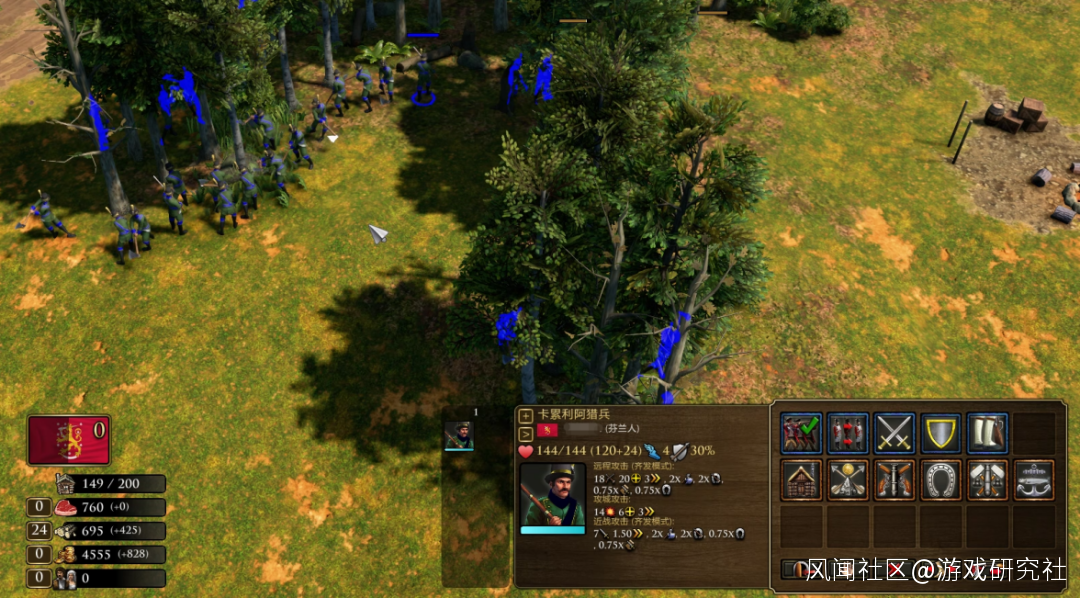This screenshot has width=1080, height=598.
Task: Switch to the shield defend mode
Action: [x=941, y=432]
